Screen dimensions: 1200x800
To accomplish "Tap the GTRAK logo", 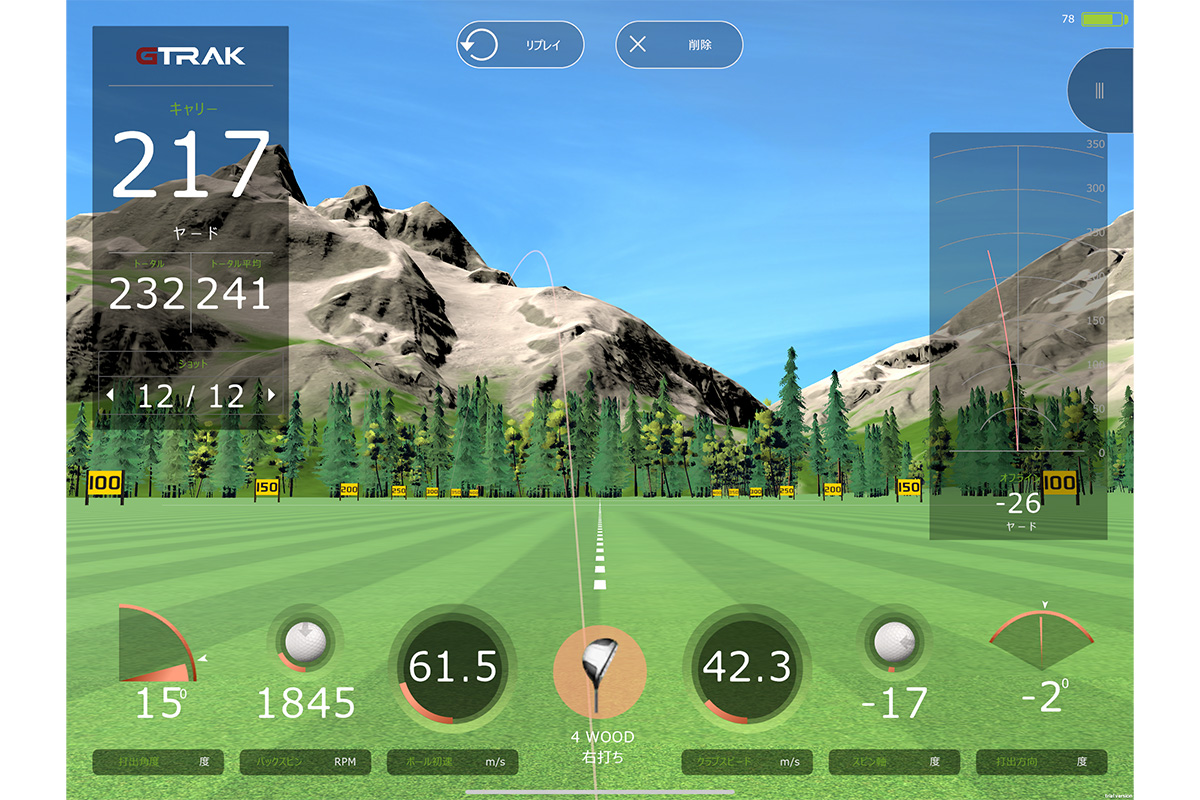I will click(190, 56).
